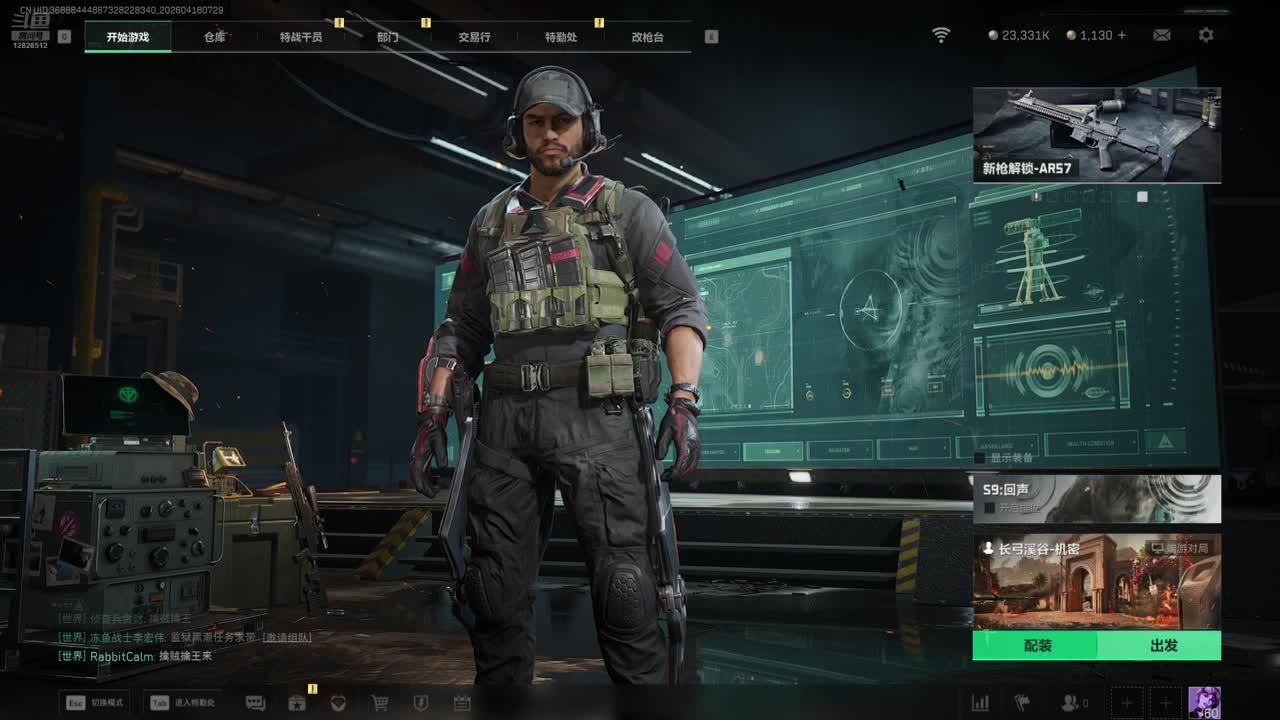Open the bar chart statistics icon
Viewport: 1280px width, 720px height.
coord(981,703)
